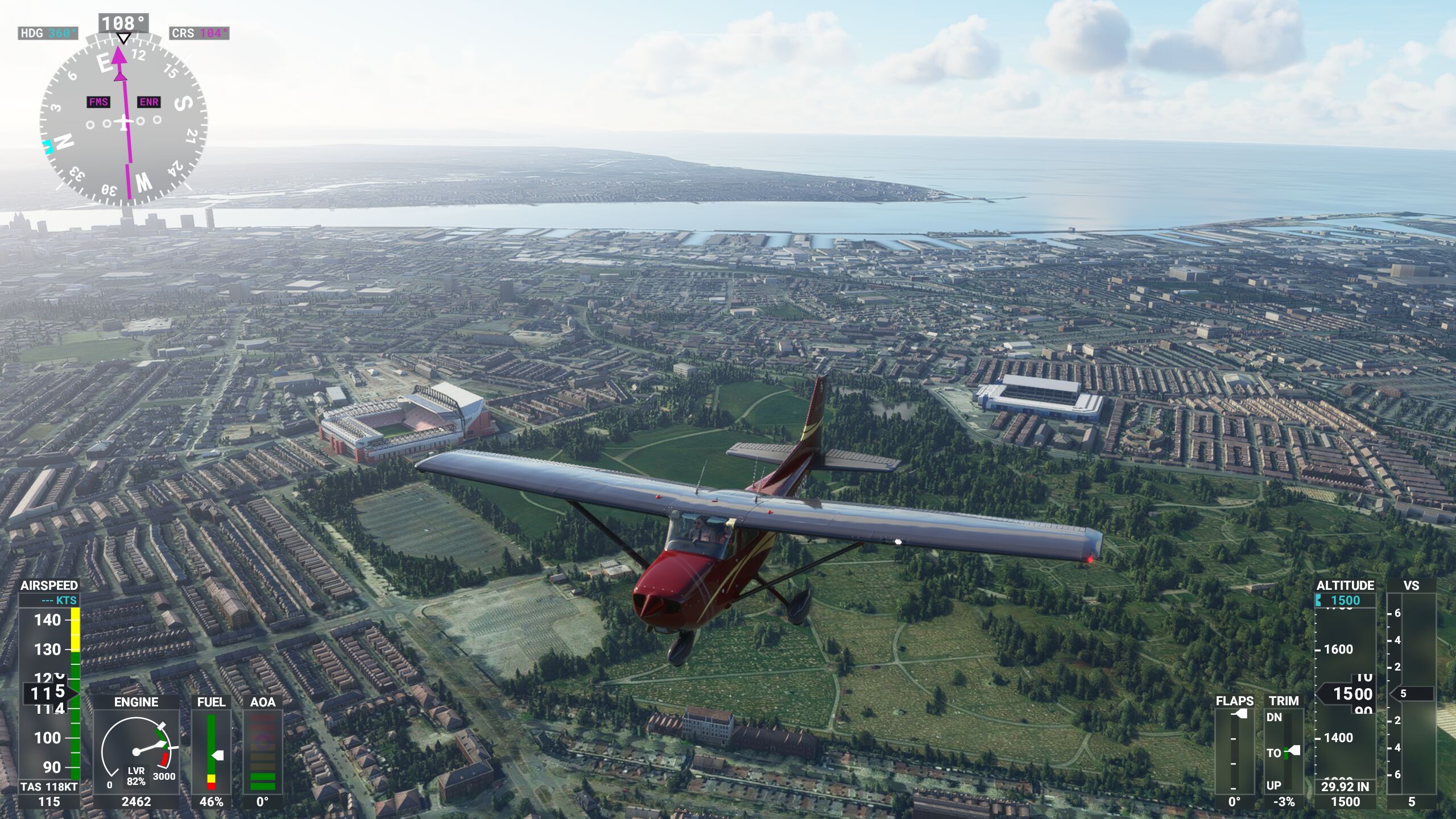Screen dimensions: 1456x819
Task: Click the fuel level gauge
Action: [212, 752]
